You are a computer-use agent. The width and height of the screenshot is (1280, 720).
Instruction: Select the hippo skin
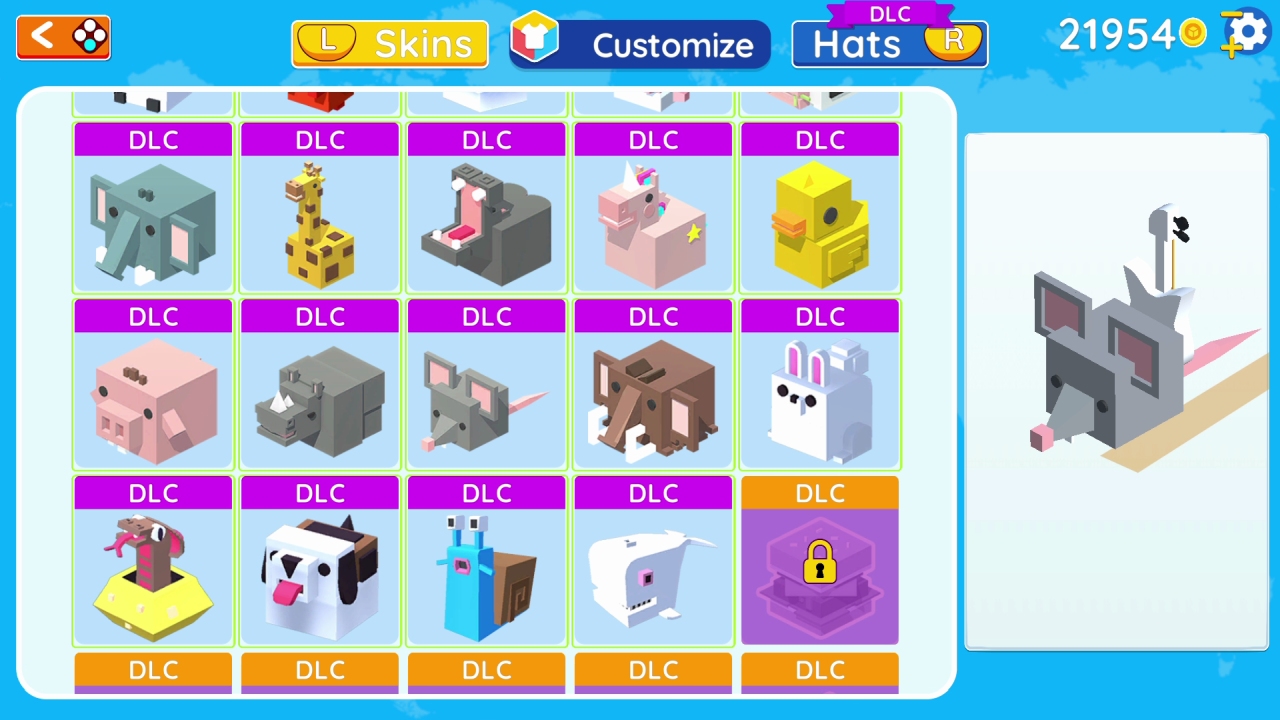tap(486, 220)
